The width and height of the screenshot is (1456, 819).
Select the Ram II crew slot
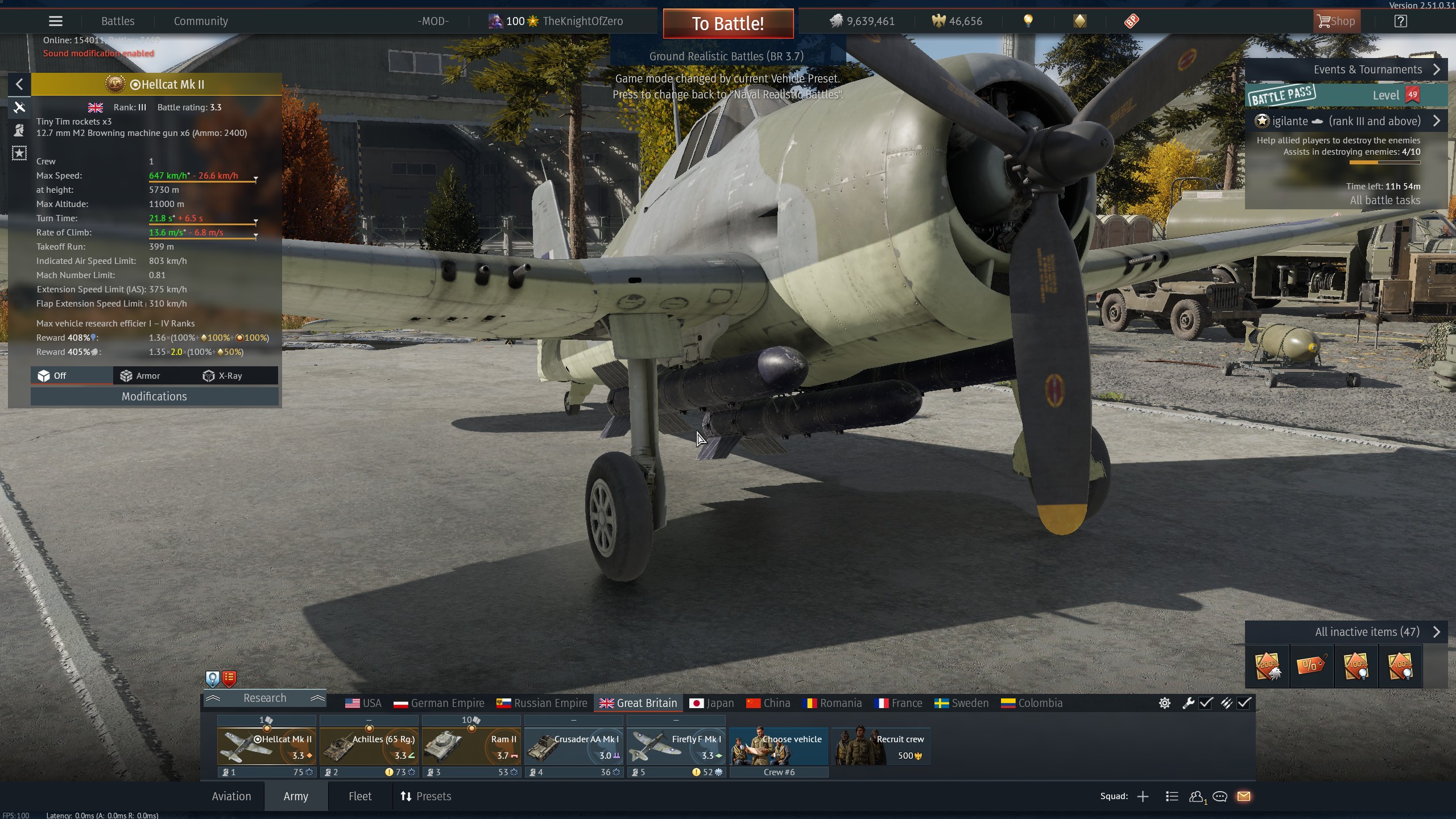pos(471,747)
